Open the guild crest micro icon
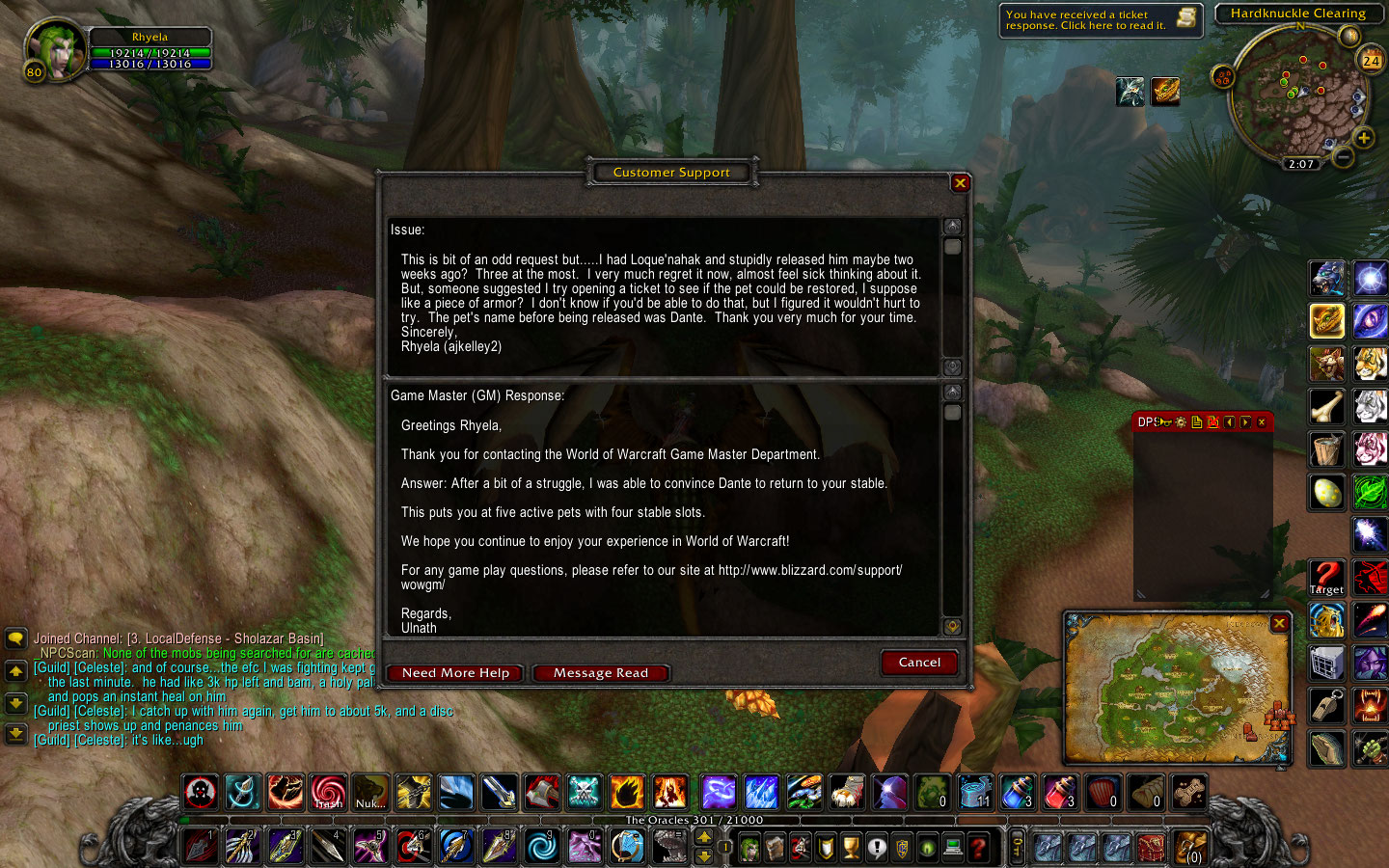The image size is (1389, 868). (904, 849)
